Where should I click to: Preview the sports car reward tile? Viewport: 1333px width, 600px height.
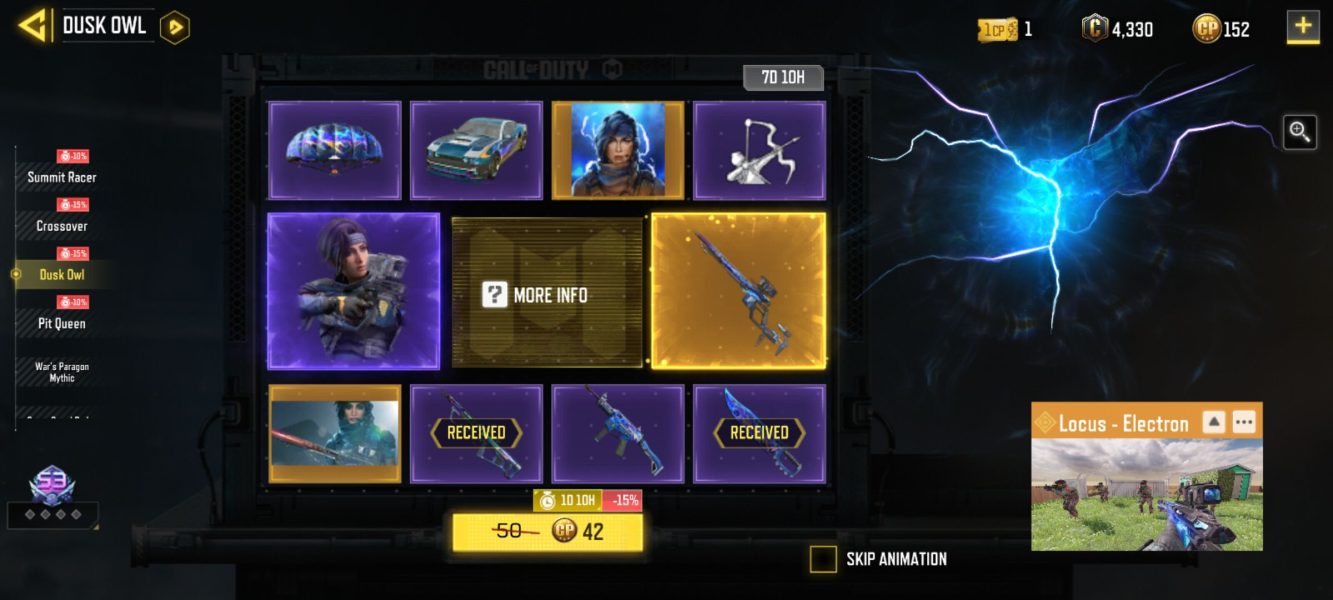[476, 150]
